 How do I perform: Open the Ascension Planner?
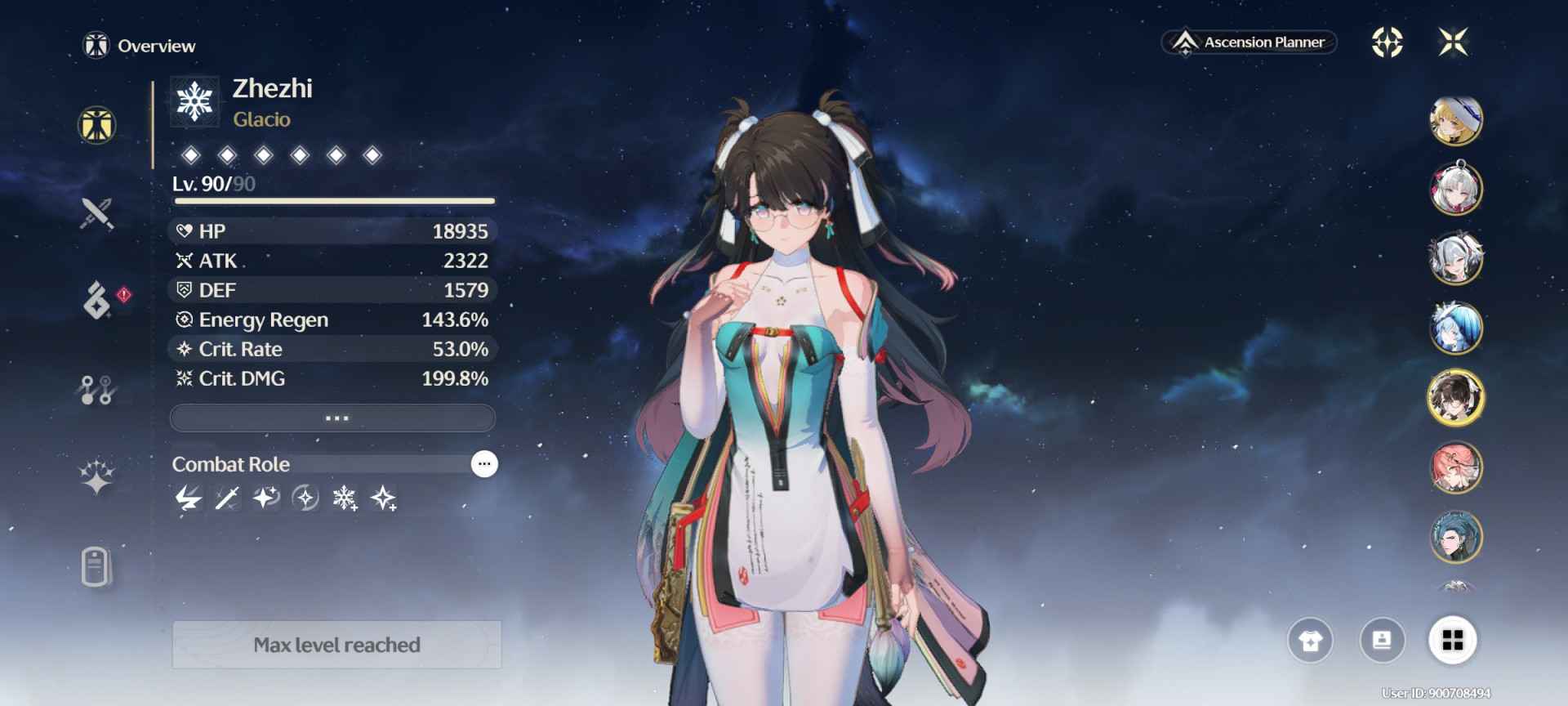(1249, 42)
